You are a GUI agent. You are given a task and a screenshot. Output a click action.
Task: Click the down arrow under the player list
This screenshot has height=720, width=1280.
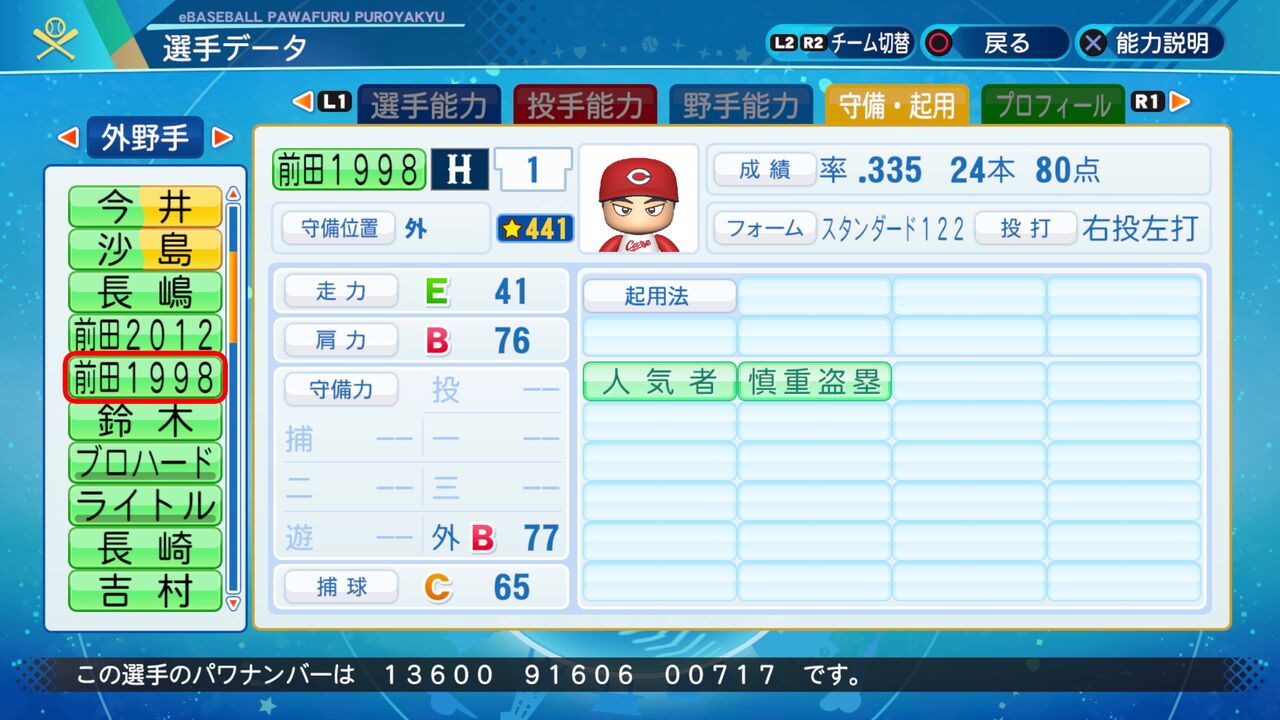[233, 605]
